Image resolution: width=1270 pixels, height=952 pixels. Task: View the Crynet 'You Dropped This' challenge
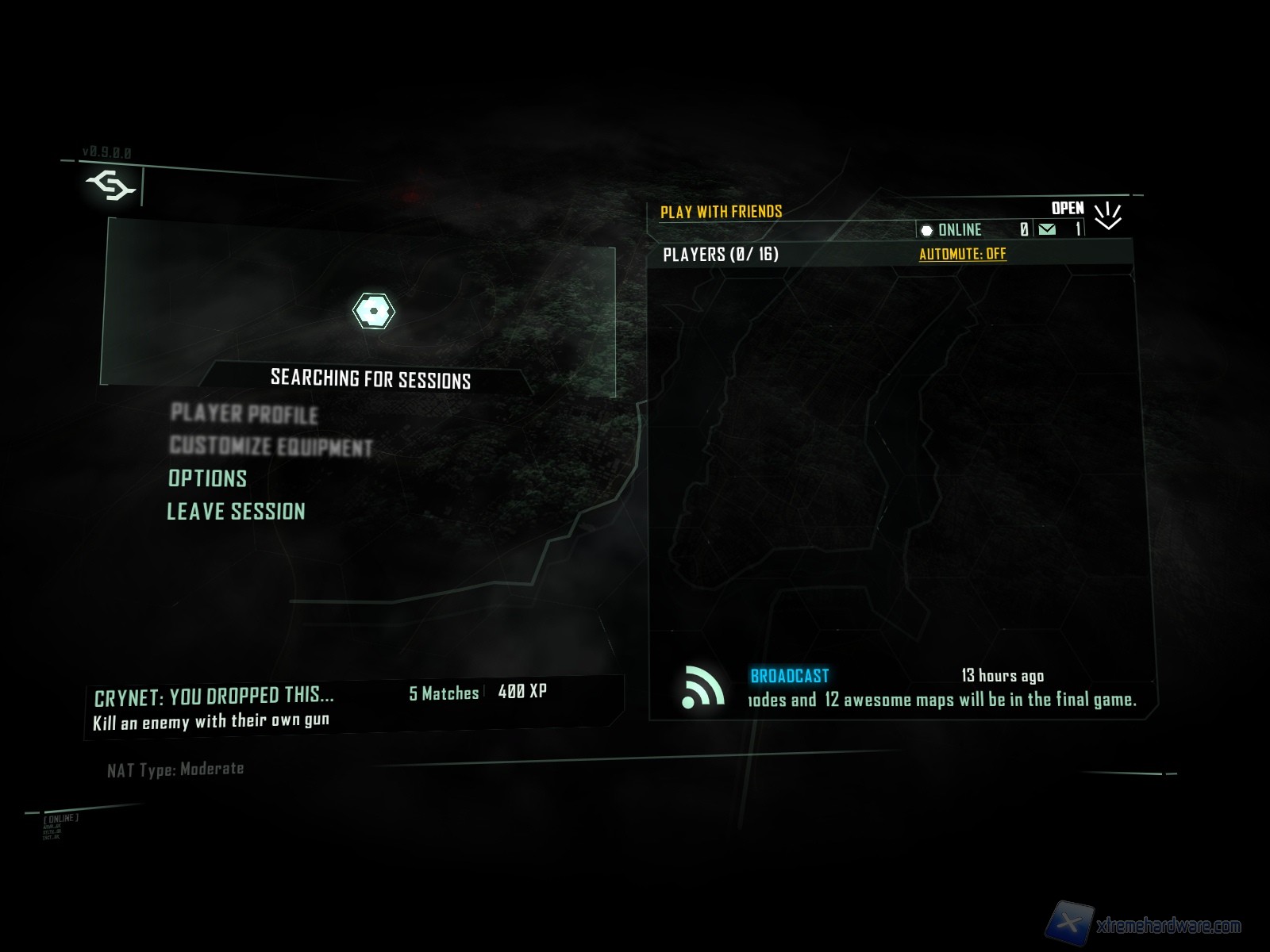(x=214, y=696)
